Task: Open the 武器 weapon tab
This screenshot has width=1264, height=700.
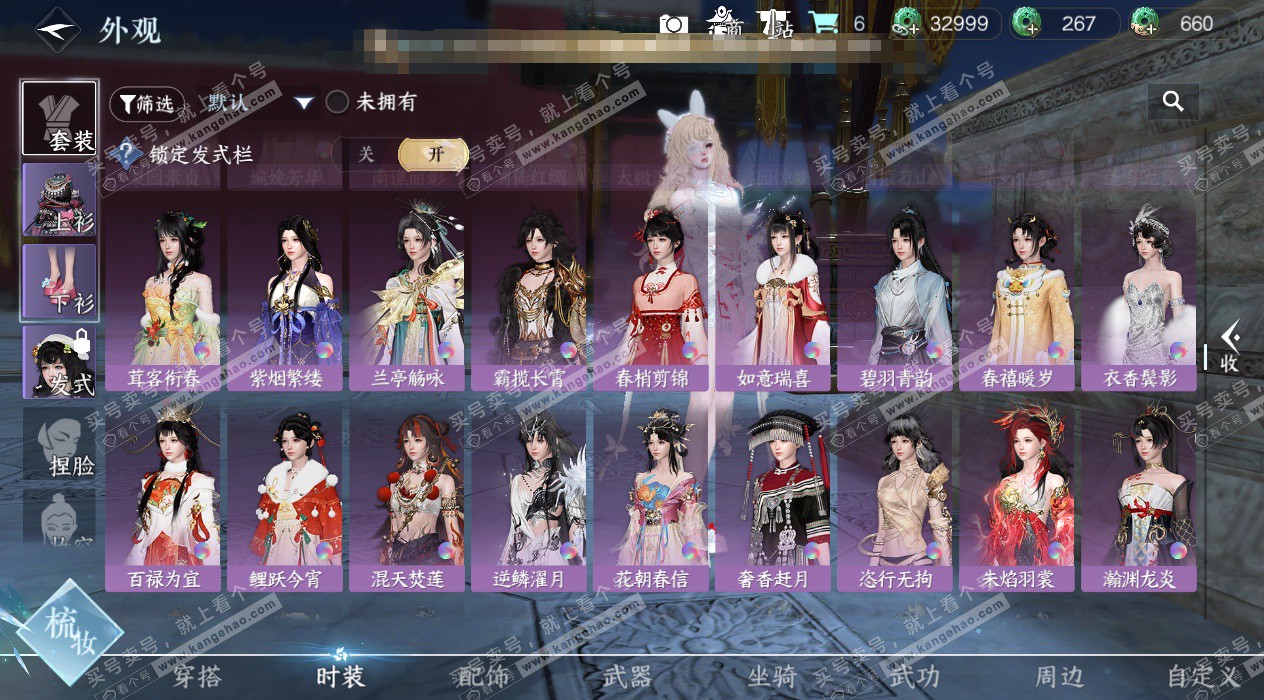Action: pyautogui.click(x=628, y=677)
